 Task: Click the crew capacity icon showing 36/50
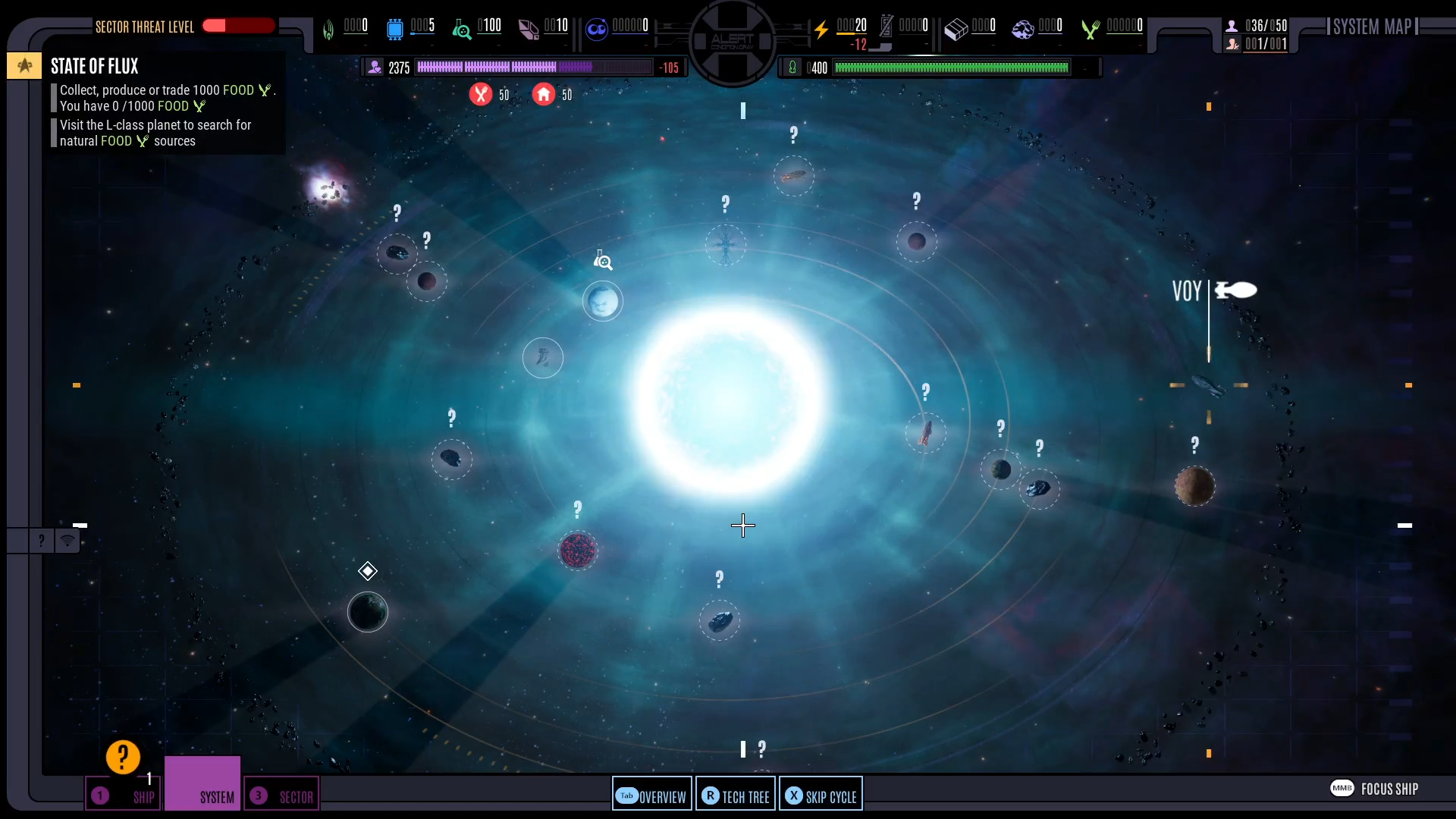(1232, 25)
